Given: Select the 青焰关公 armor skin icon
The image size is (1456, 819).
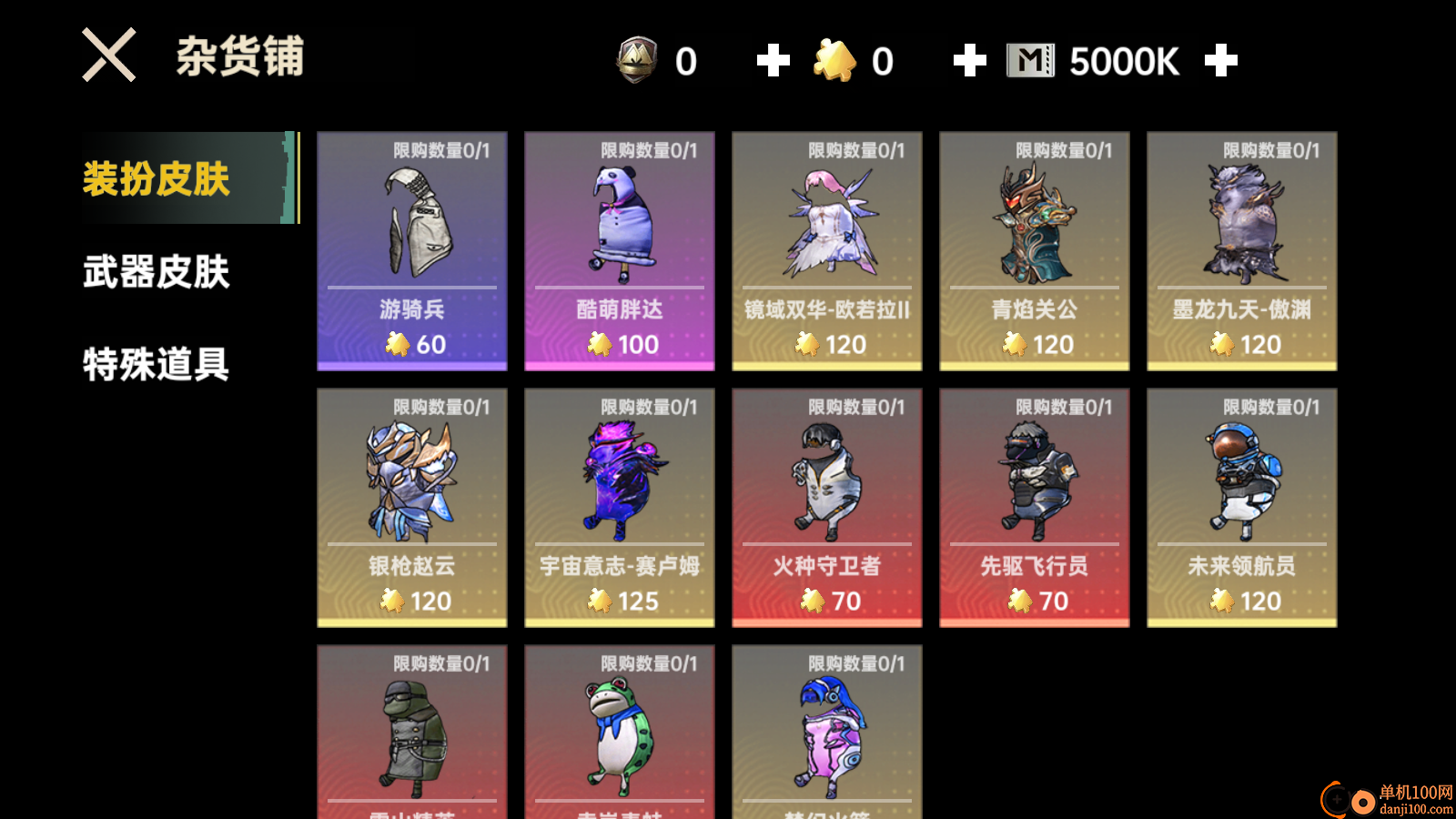Looking at the screenshot, I should 1034,223.
